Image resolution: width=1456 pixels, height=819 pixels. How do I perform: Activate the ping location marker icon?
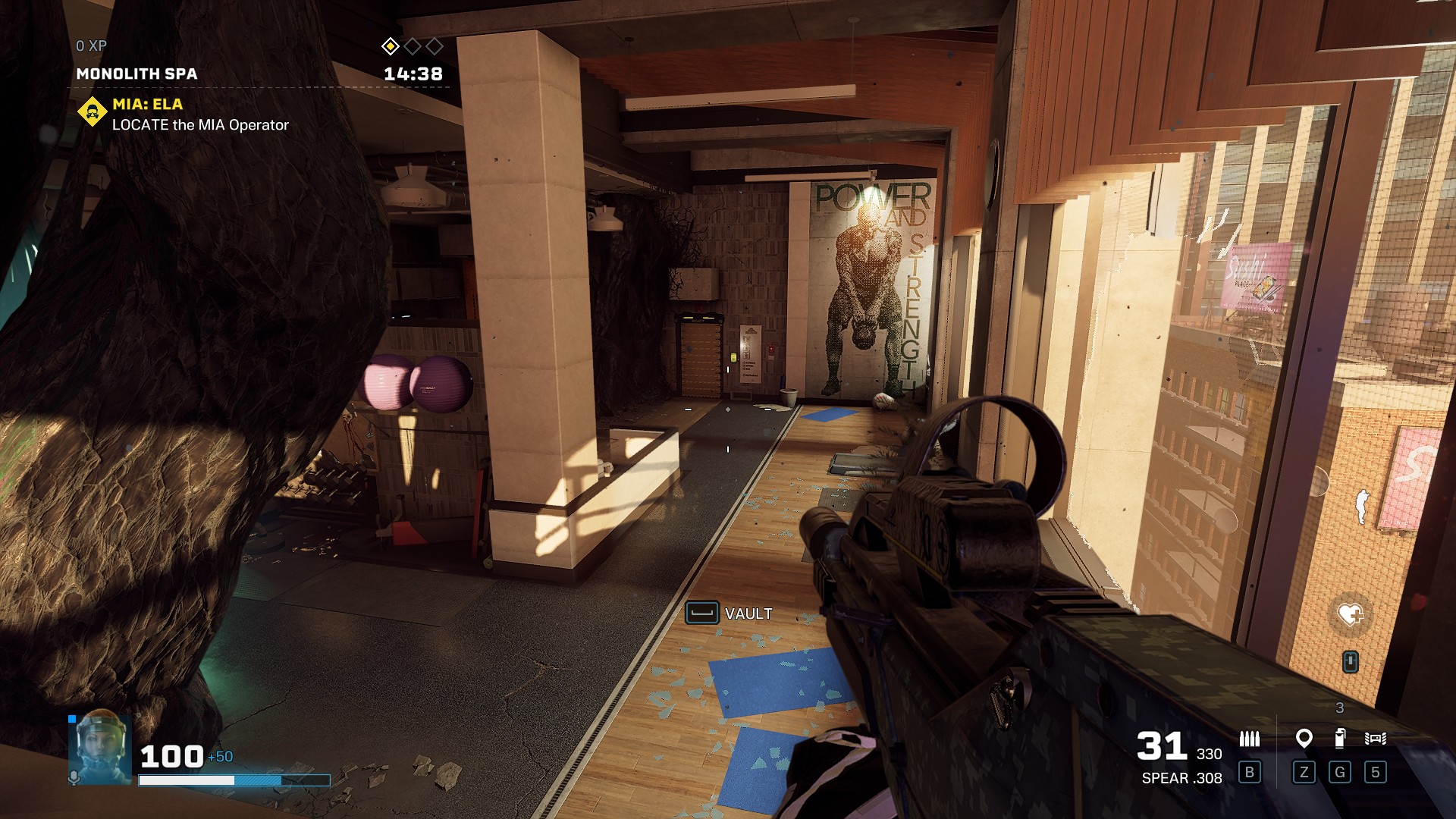1304,738
